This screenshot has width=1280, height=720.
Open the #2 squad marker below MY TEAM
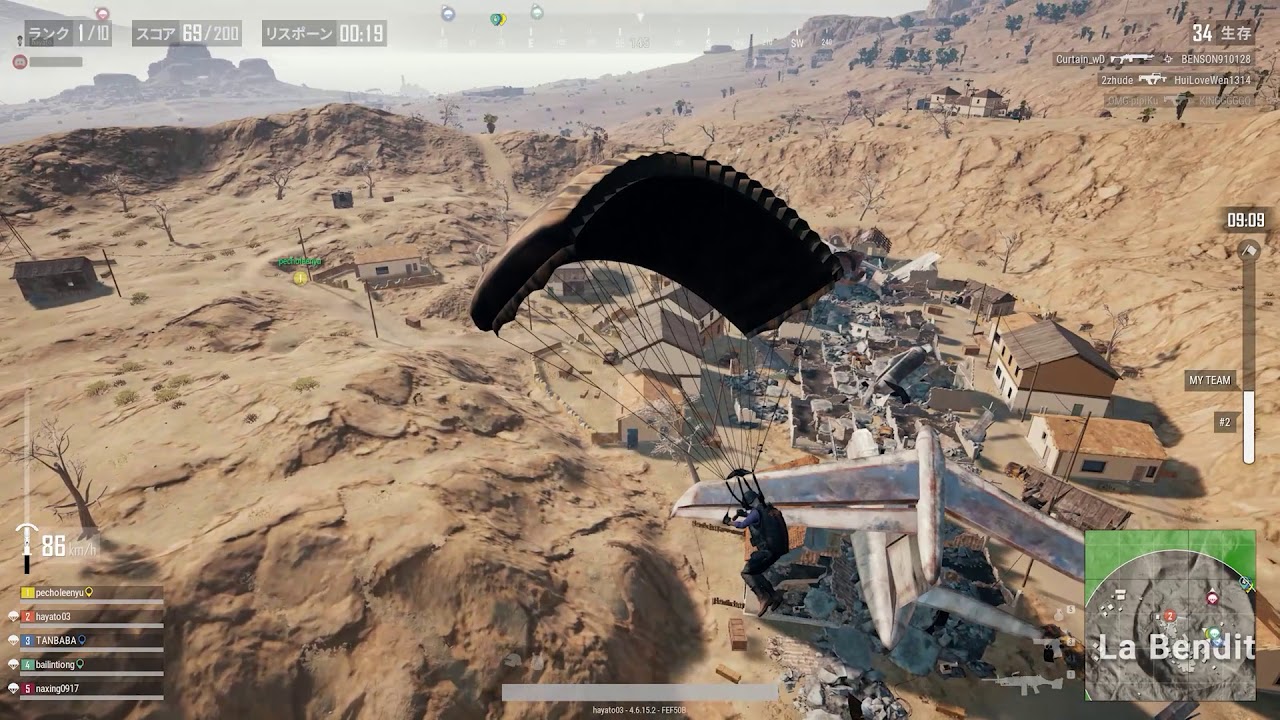(1224, 421)
